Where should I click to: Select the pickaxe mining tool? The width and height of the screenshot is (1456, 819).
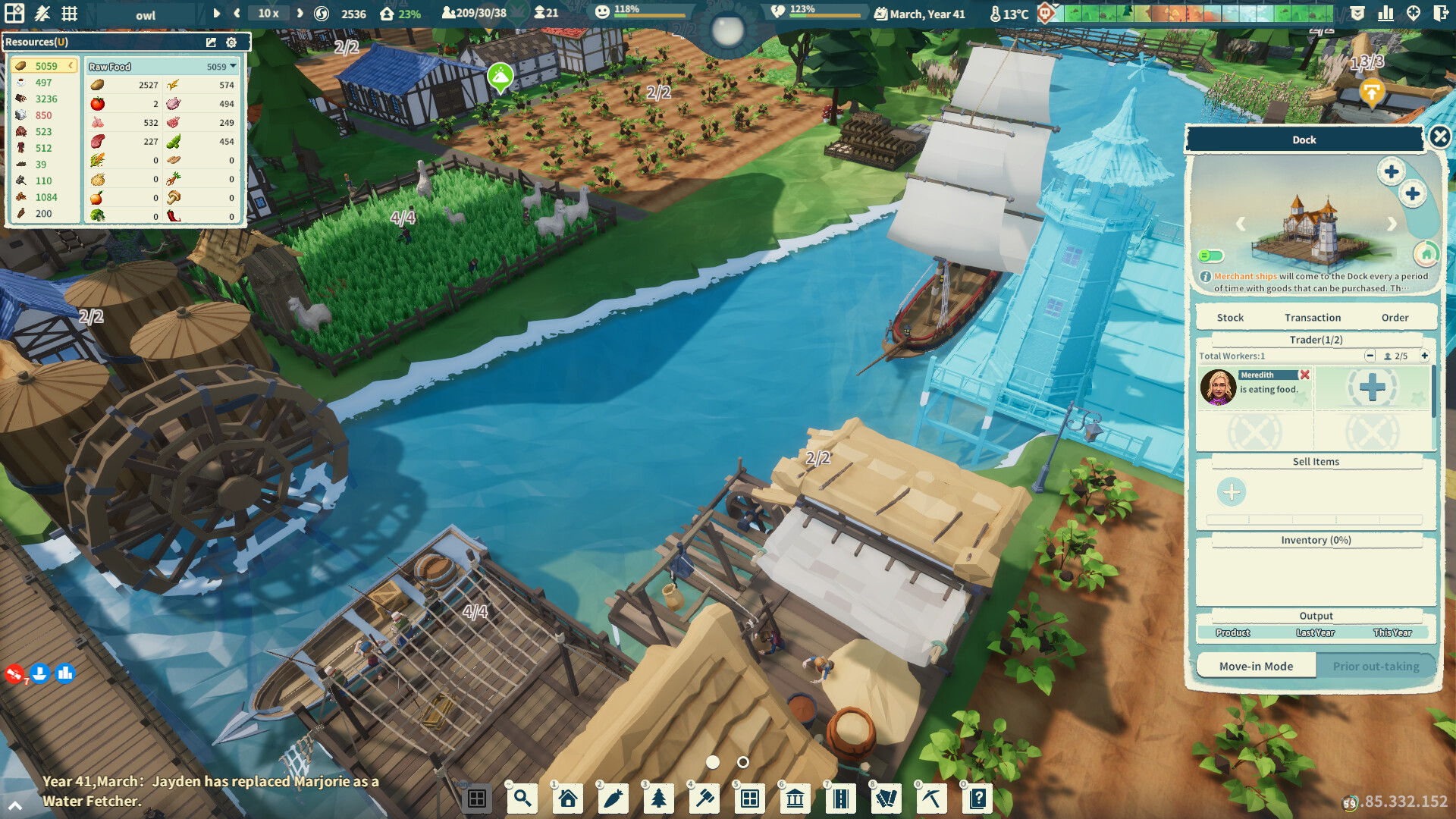[x=931, y=798]
